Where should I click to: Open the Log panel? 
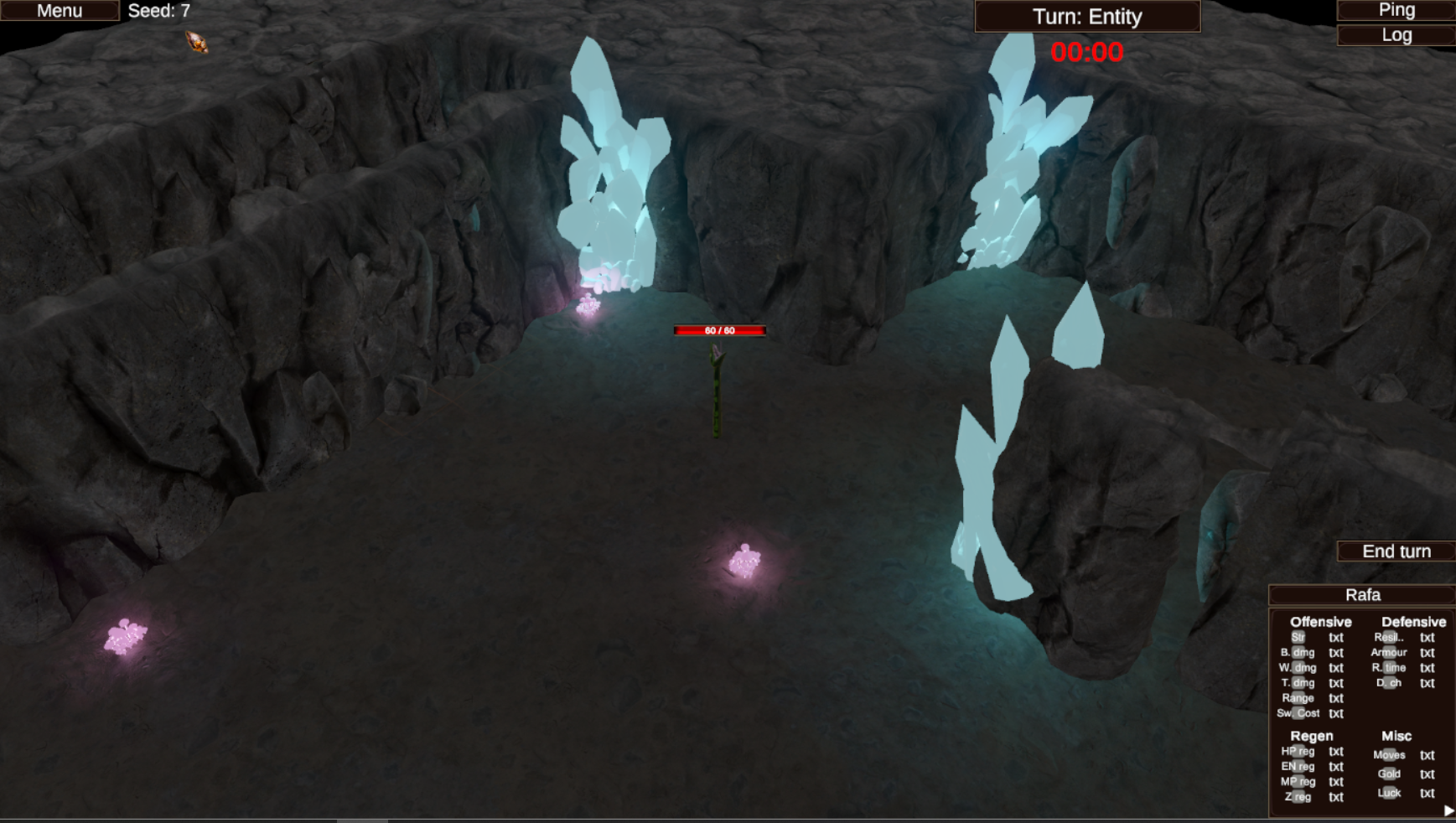(x=1396, y=35)
